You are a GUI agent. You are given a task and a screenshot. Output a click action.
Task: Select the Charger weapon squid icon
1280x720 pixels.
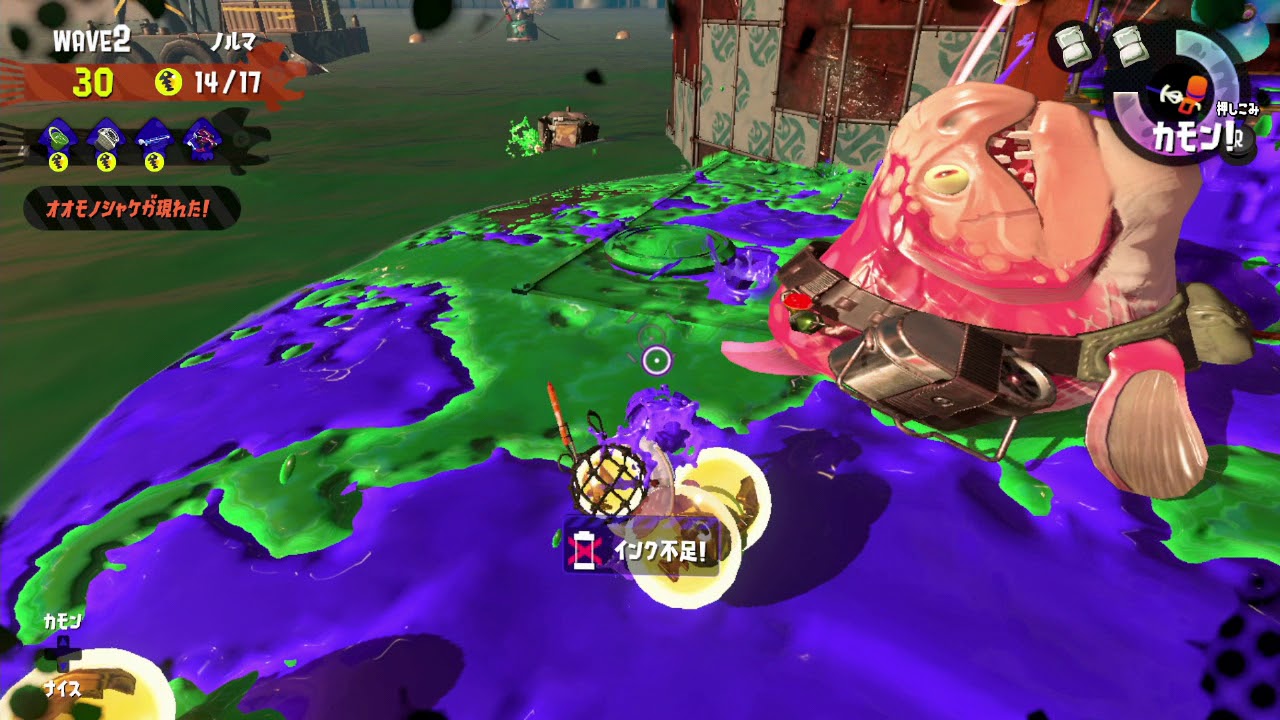155,137
